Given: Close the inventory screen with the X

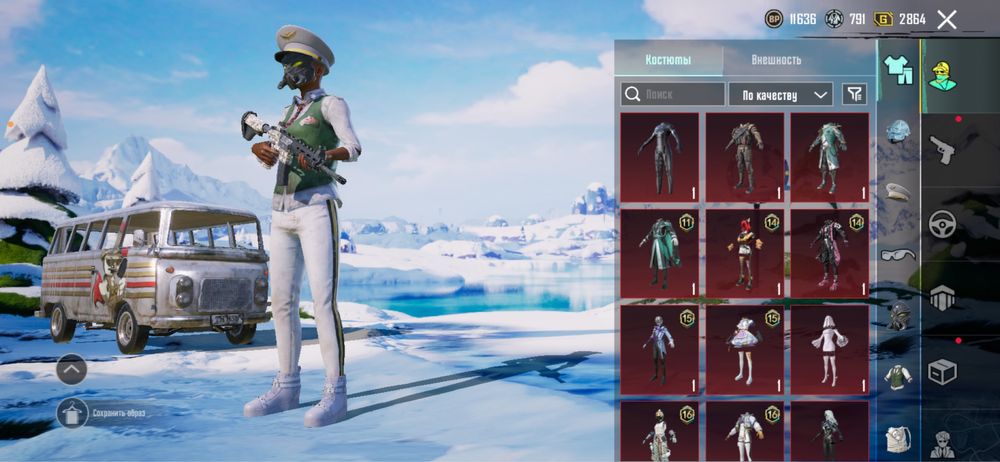Looking at the screenshot, I should [x=946, y=19].
